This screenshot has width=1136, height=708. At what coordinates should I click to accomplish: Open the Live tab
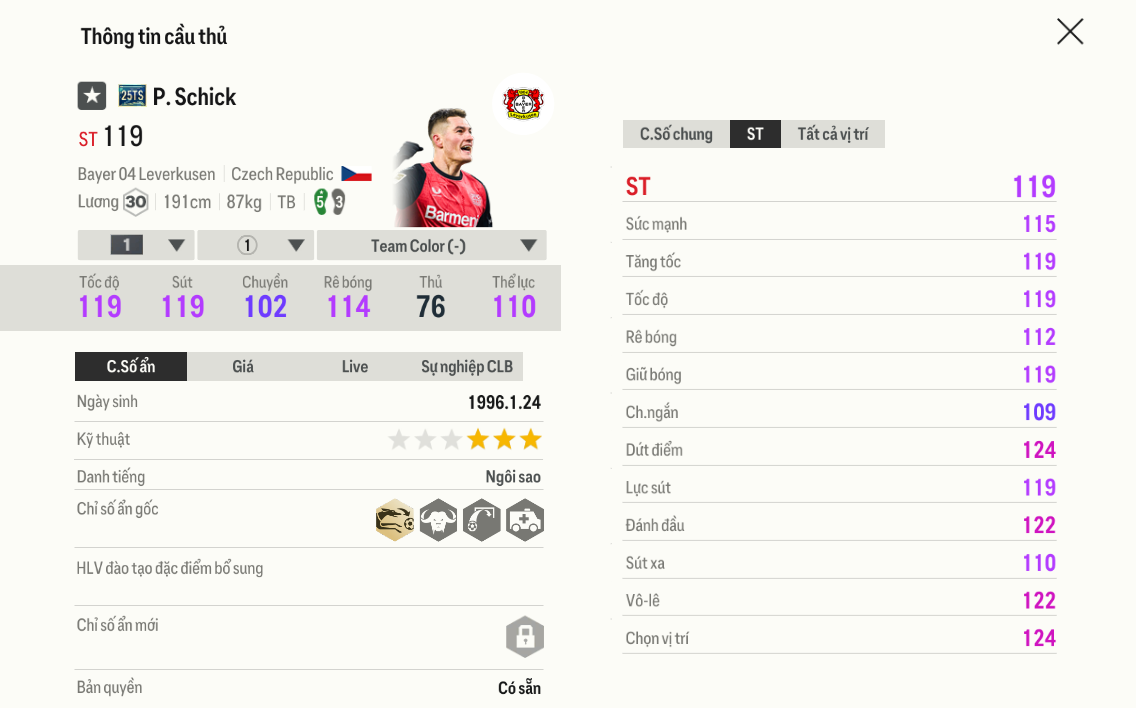point(355,367)
